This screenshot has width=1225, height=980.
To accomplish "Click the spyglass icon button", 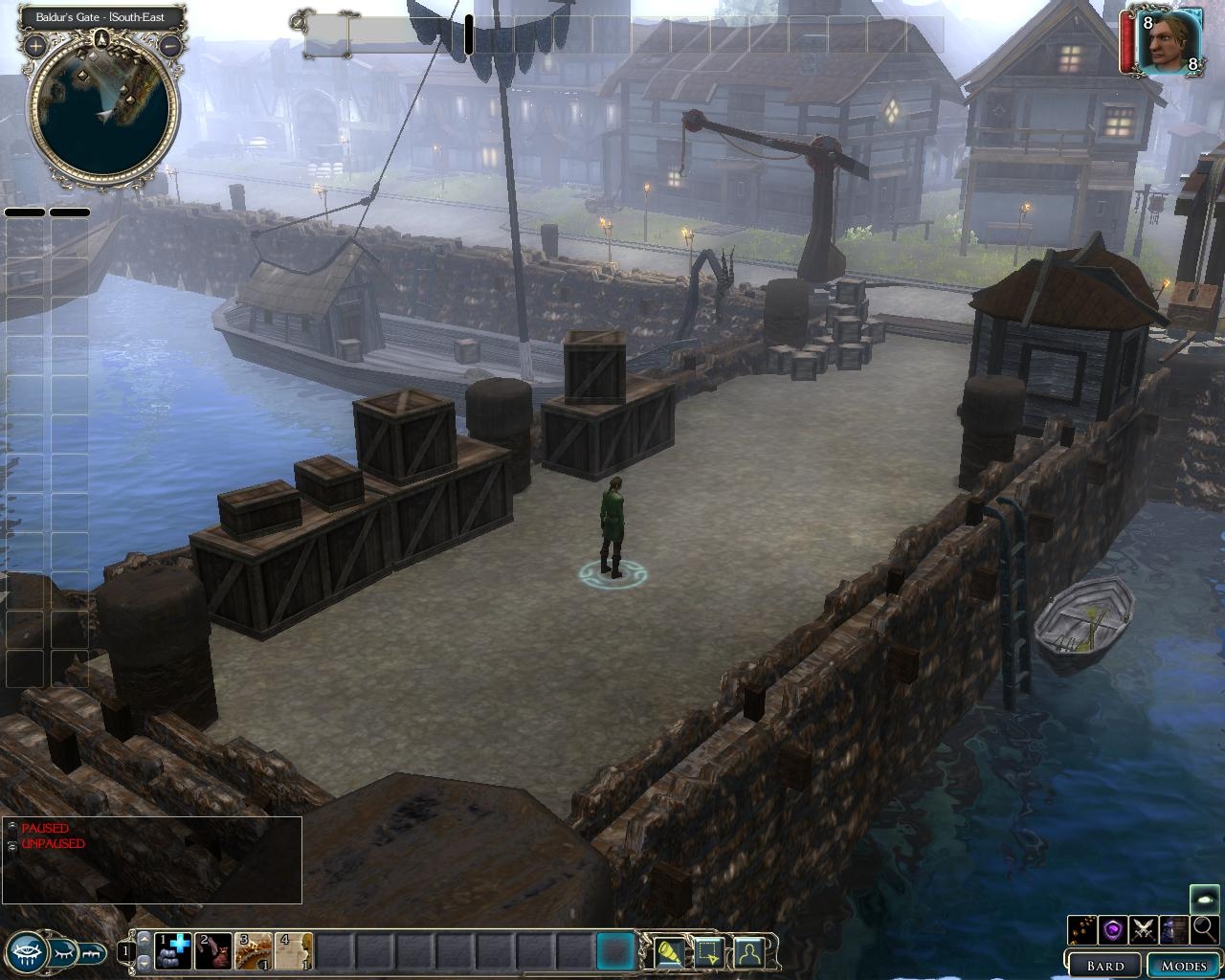I will 668,951.
